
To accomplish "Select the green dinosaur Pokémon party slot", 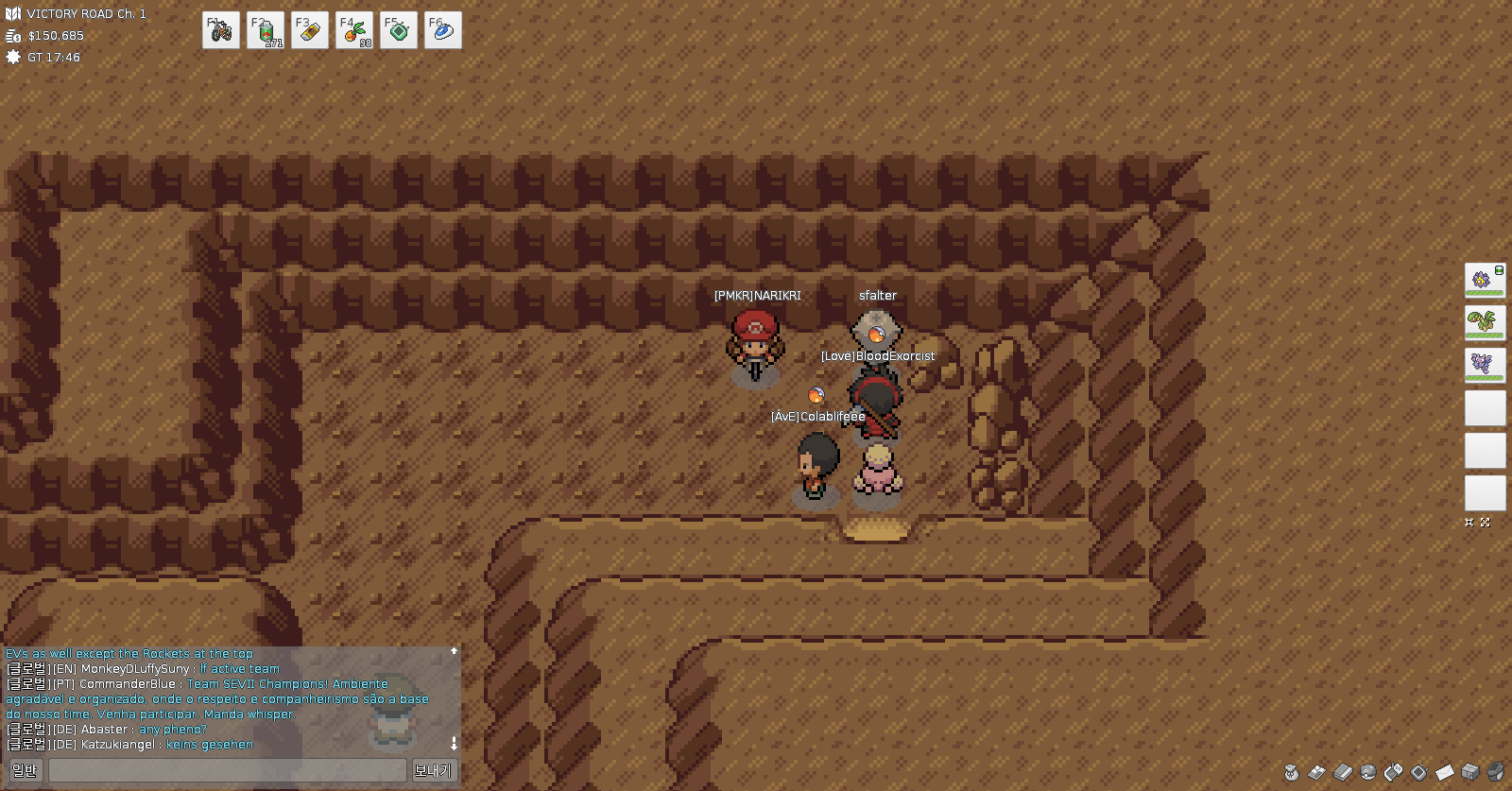I will 1485,323.
